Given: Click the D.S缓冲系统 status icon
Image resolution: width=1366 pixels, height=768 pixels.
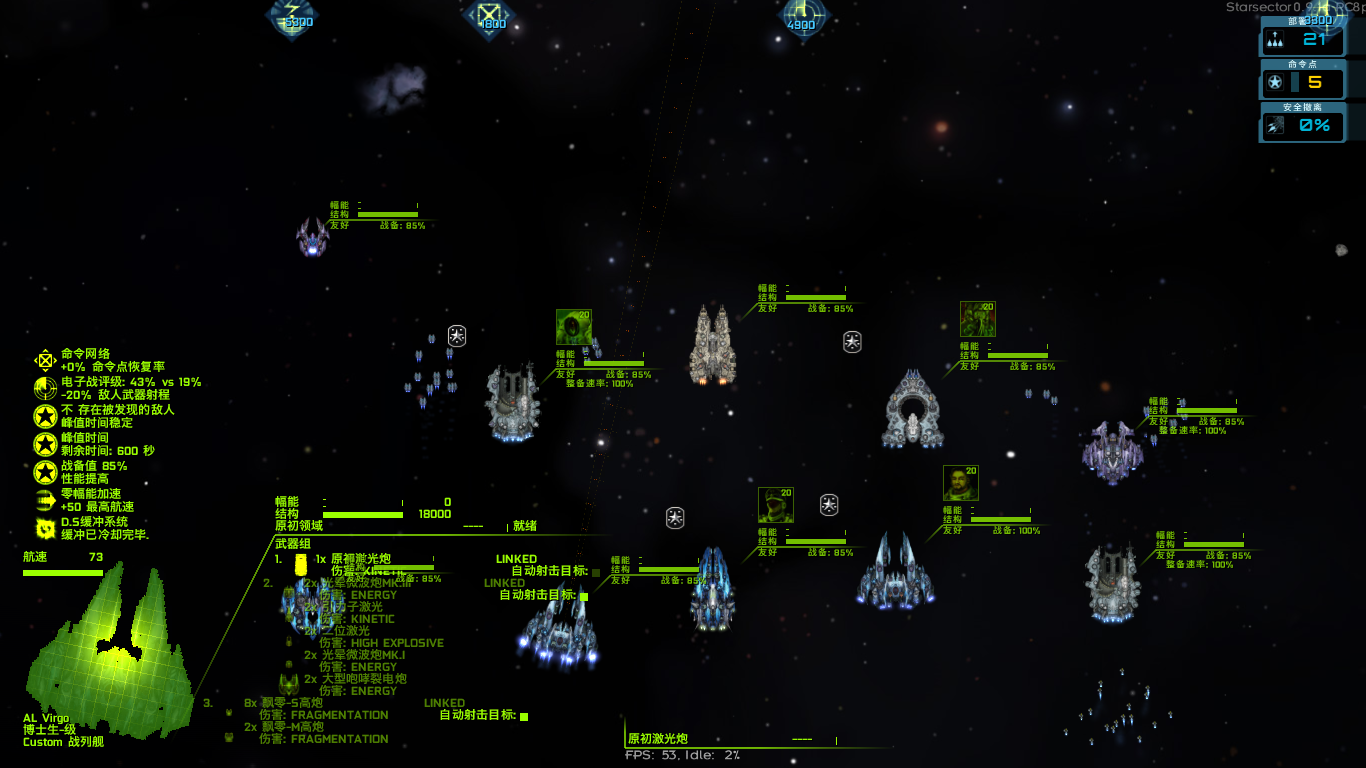Looking at the screenshot, I should [x=45, y=528].
